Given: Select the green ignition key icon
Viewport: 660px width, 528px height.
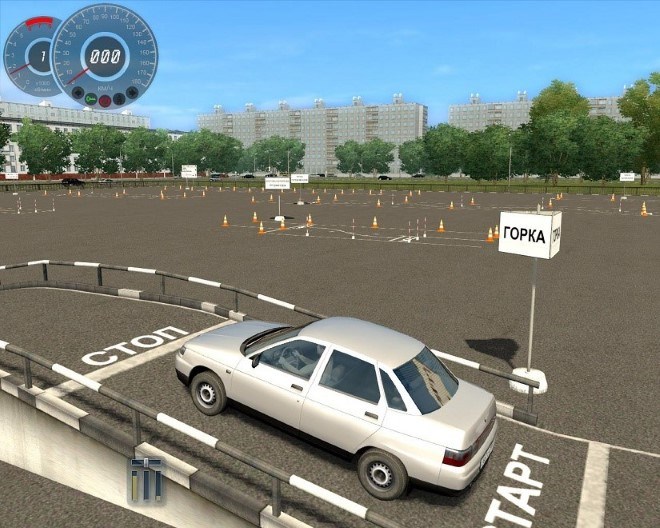Looking at the screenshot, I should coord(91,99).
